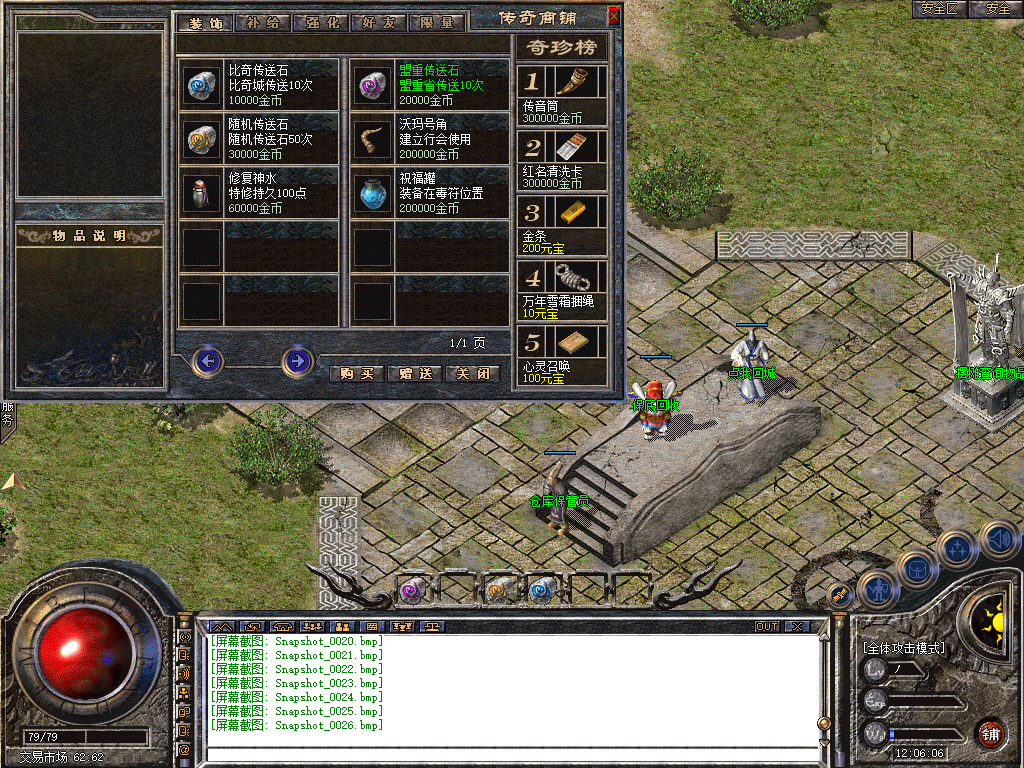Go to the next shop page arrow

click(x=297, y=361)
